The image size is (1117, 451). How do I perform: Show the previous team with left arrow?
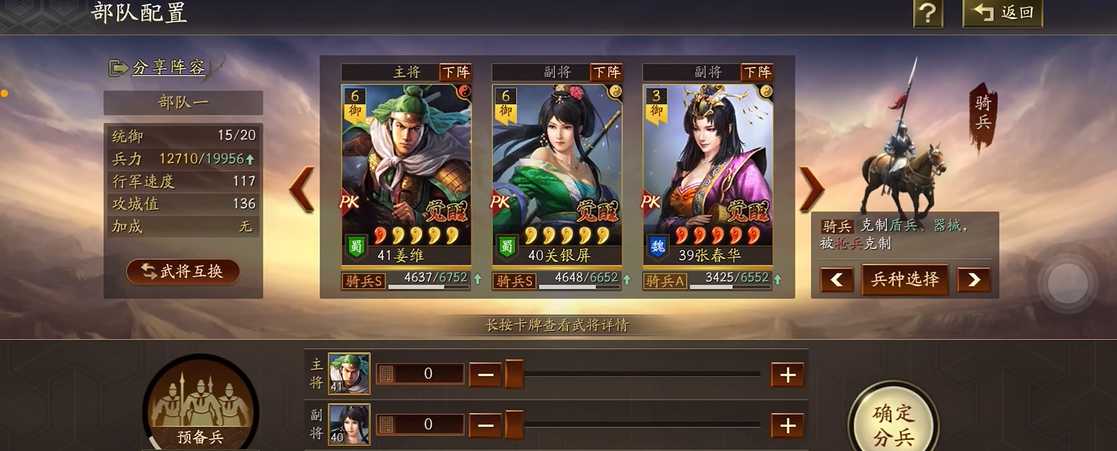(301, 188)
